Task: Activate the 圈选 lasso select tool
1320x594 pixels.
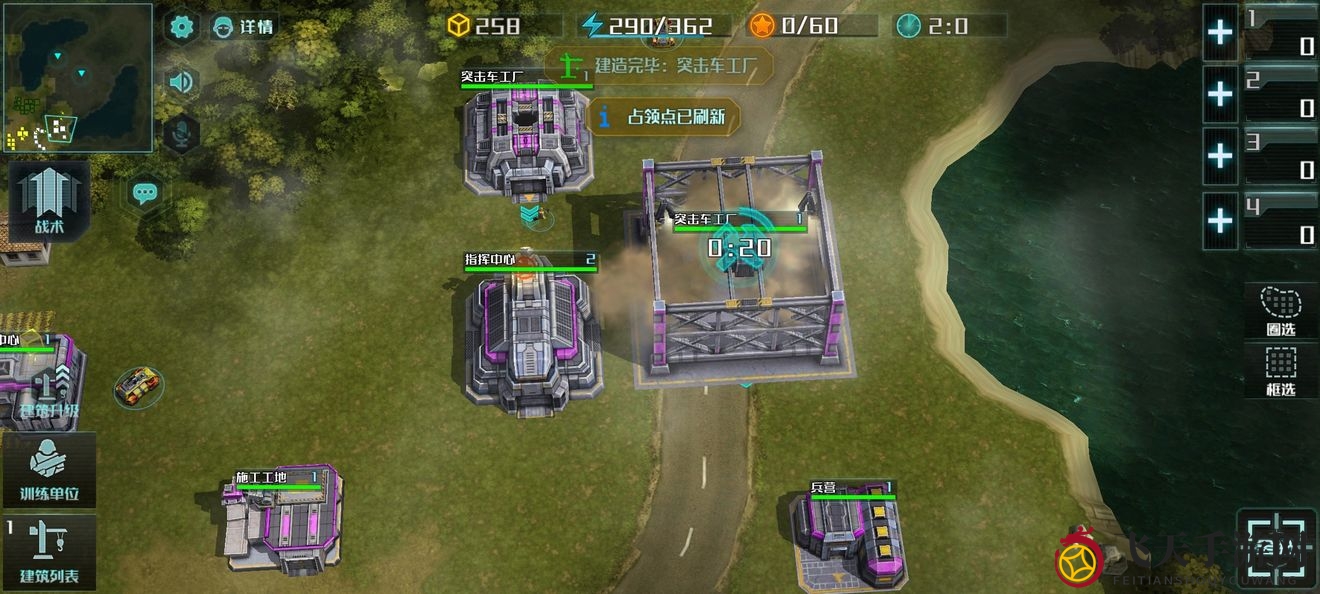Action: click(x=1281, y=311)
